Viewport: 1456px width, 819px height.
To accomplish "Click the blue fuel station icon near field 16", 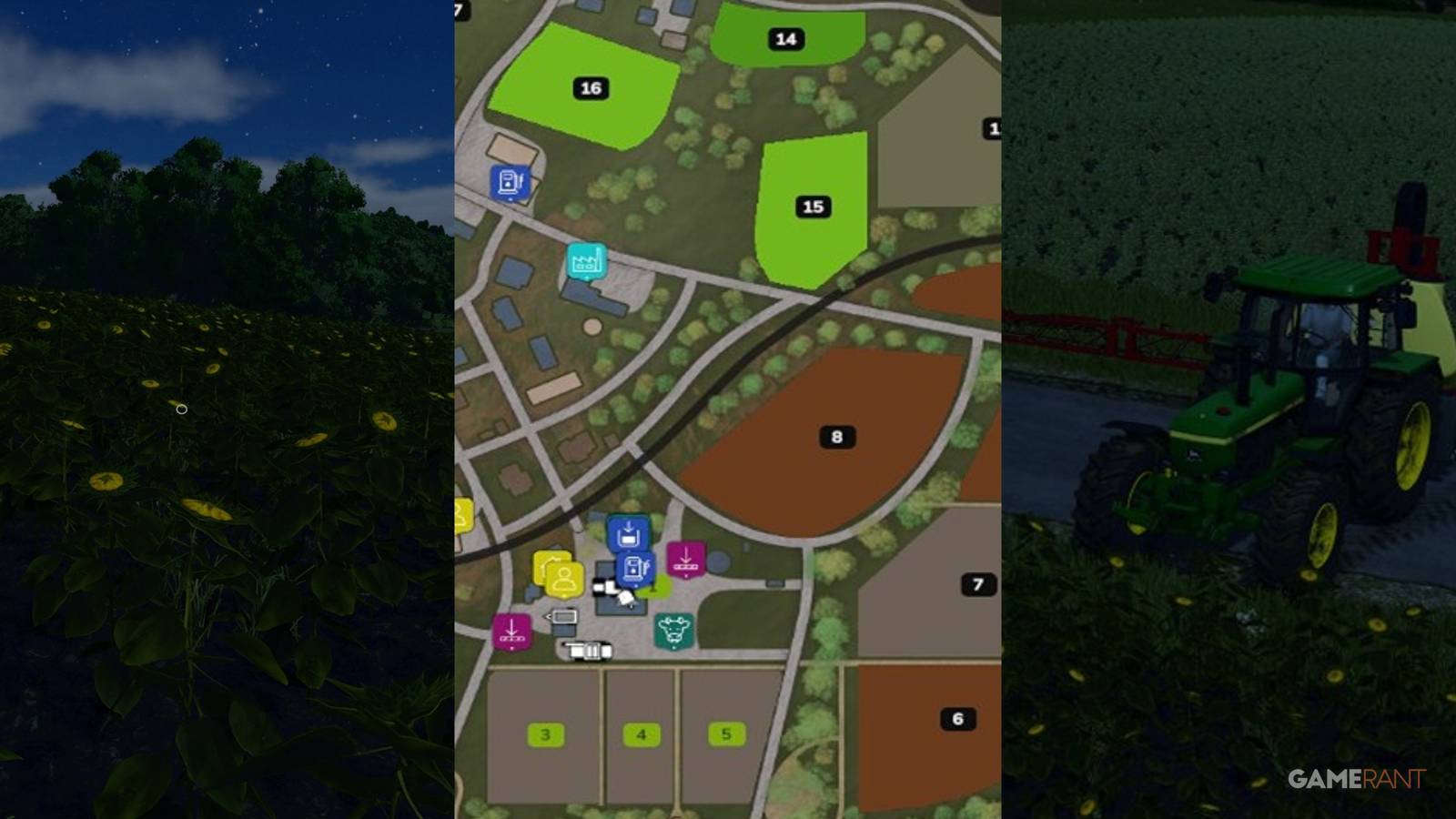I will pyautogui.click(x=510, y=182).
